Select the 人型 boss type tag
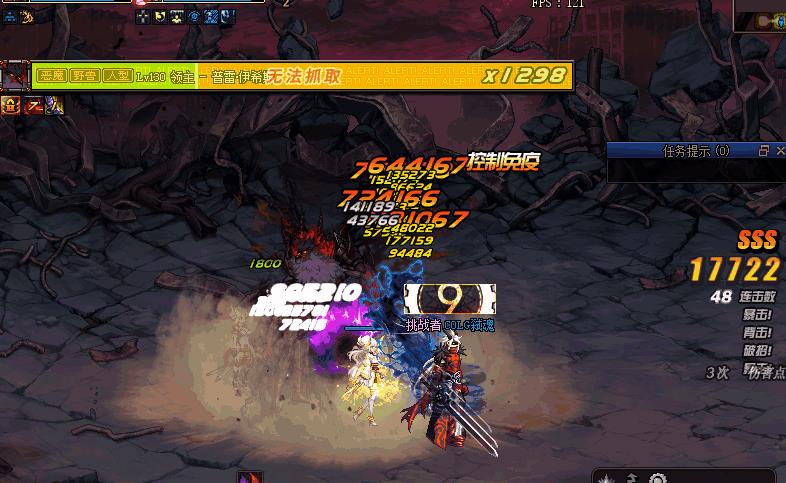This screenshot has width=786, height=483. (x=115, y=75)
